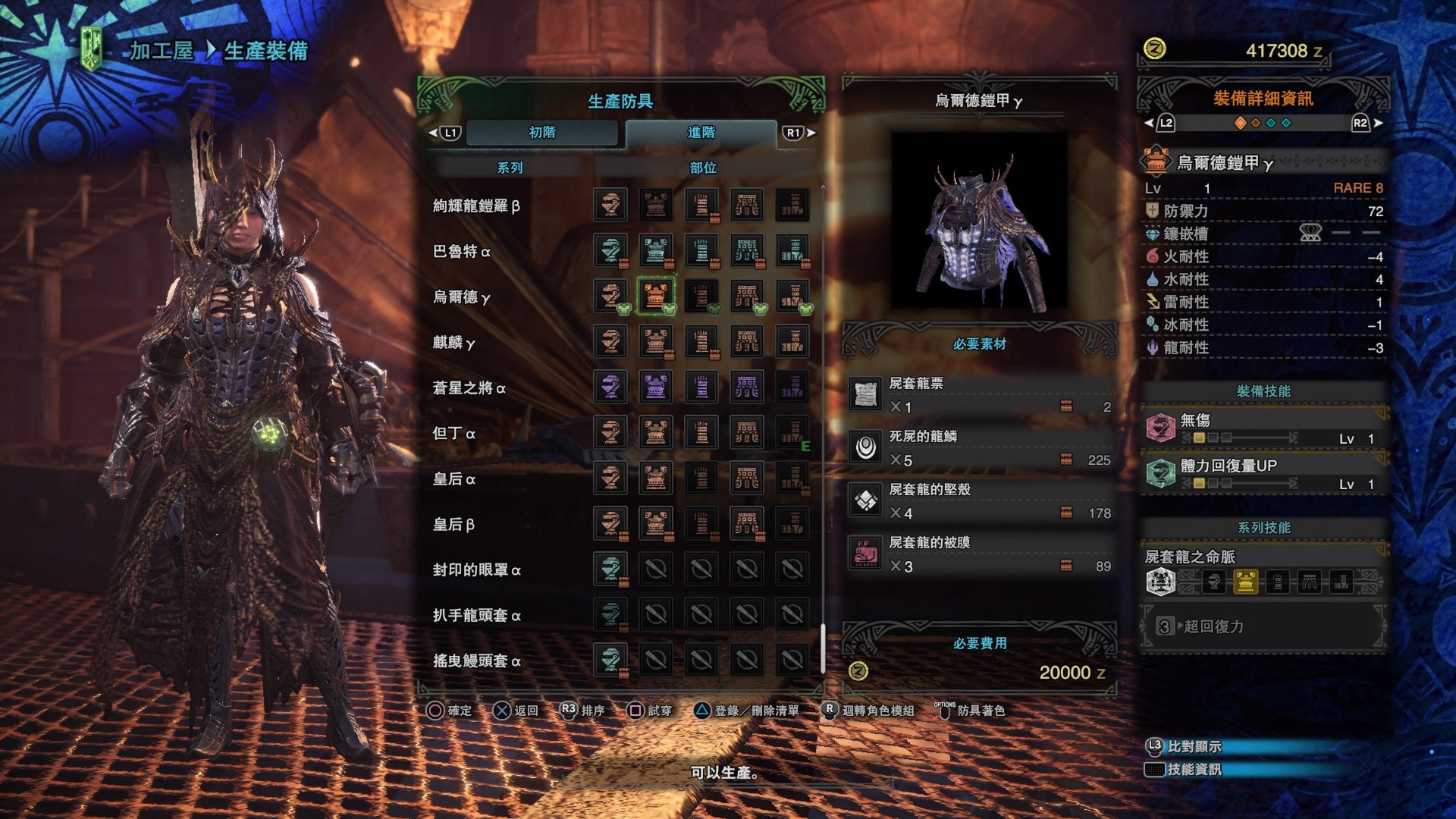The width and height of the screenshot is (1456, 819).
Task: Choose the 絢輝龍鎧羅β helmet slot
Action: click(610, 206)
